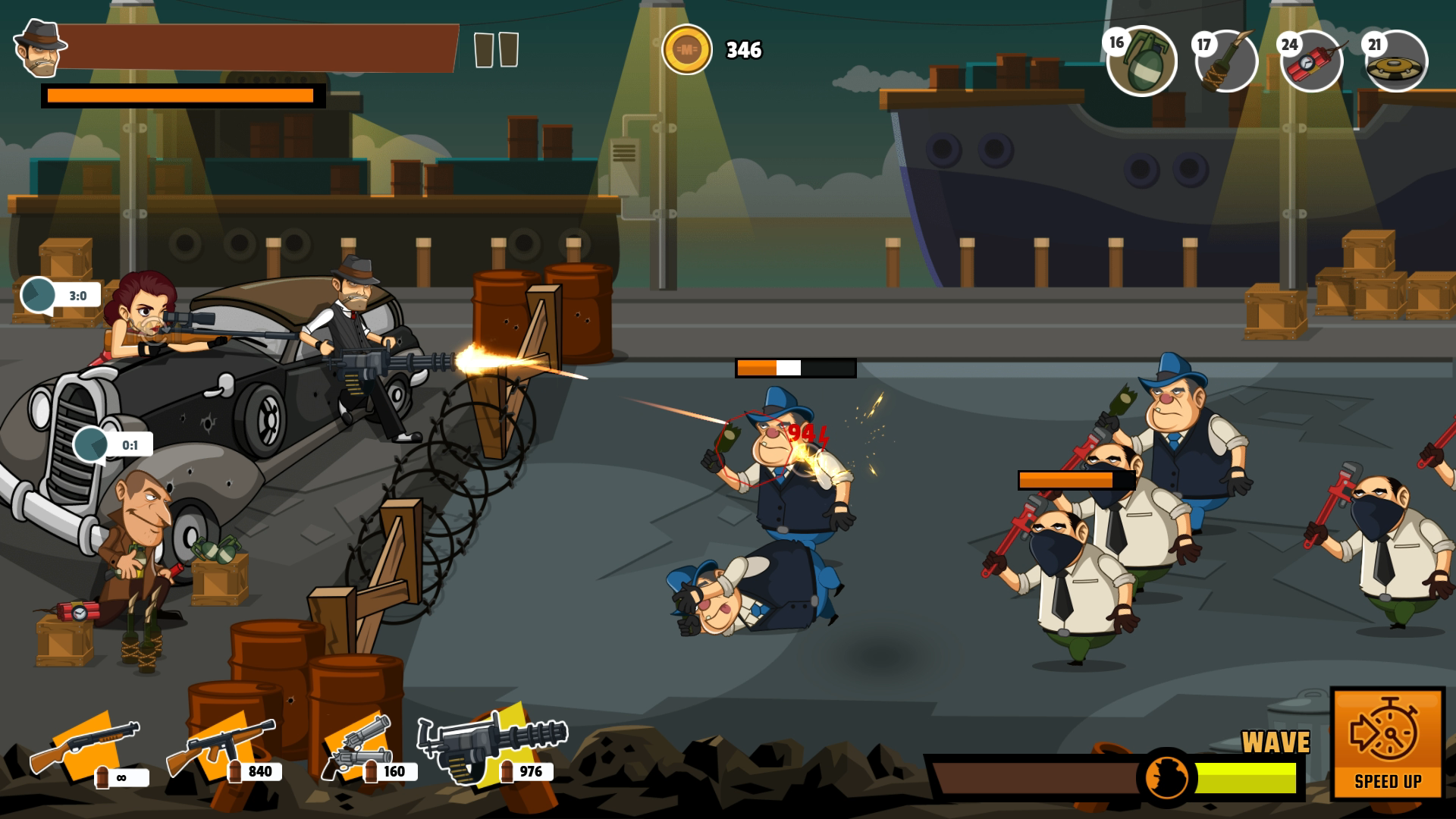Switch to the Tommy gun
The width and height of the screenshot is (1456, 819).
point(221,747)
